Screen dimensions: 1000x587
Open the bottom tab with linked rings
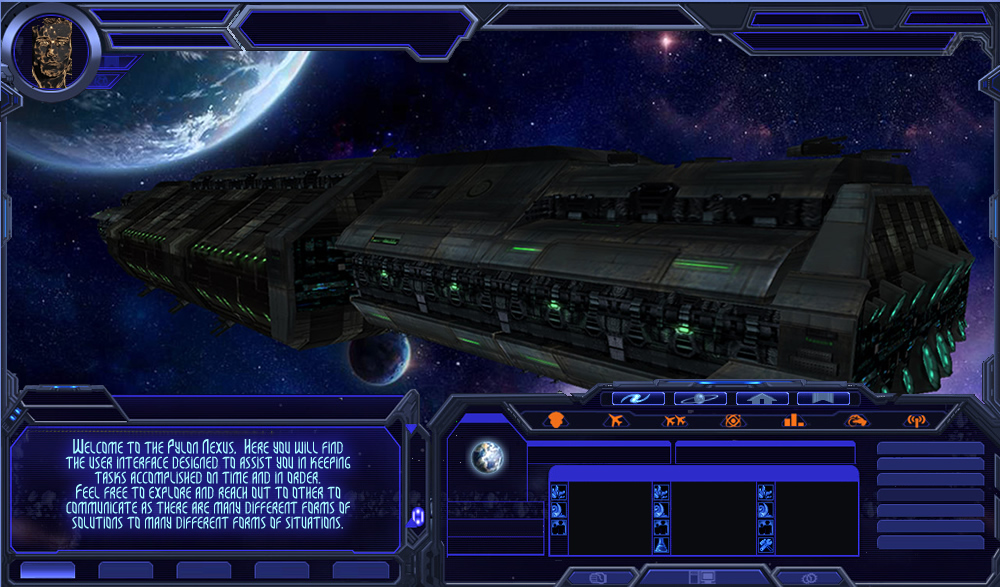[811, 577]
